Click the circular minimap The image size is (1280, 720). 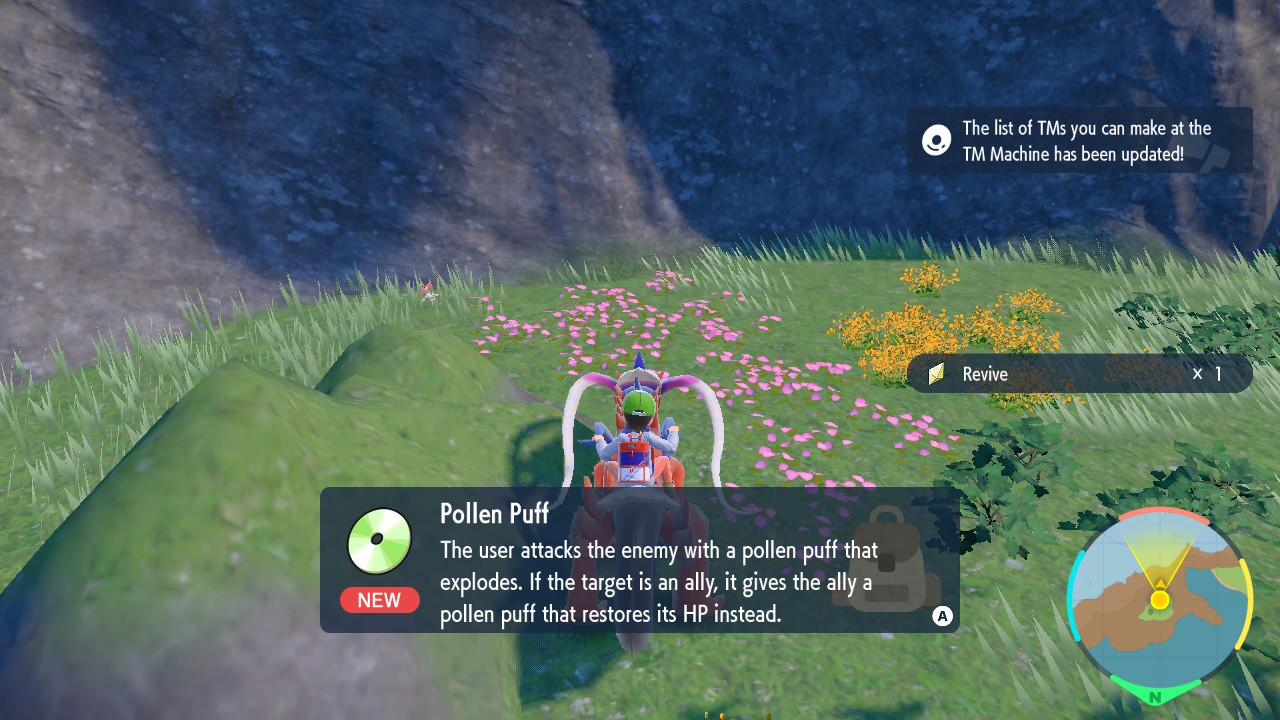(1159, 599)
